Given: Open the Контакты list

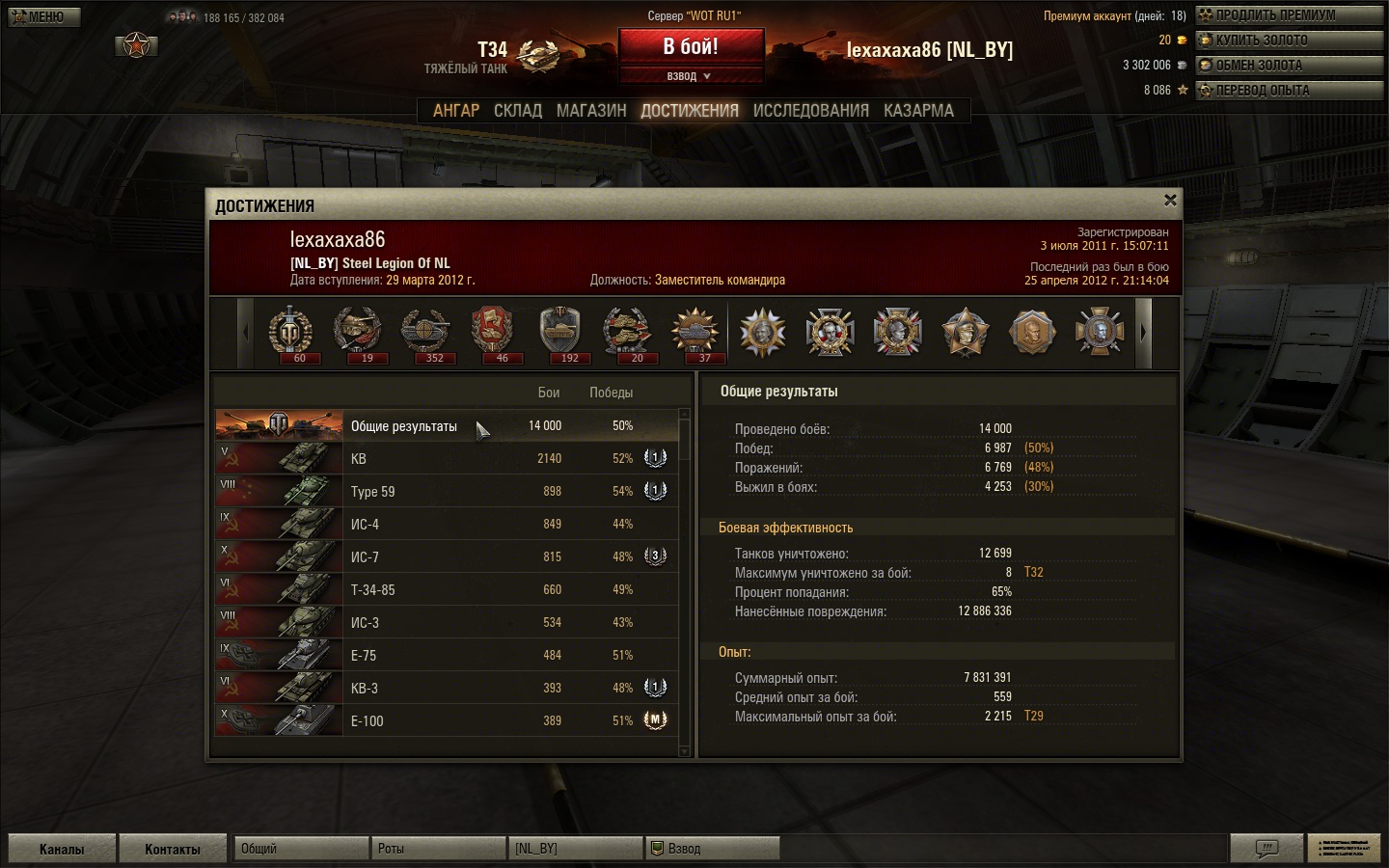Looking at the screenshot, I should (x=173, y=849).
